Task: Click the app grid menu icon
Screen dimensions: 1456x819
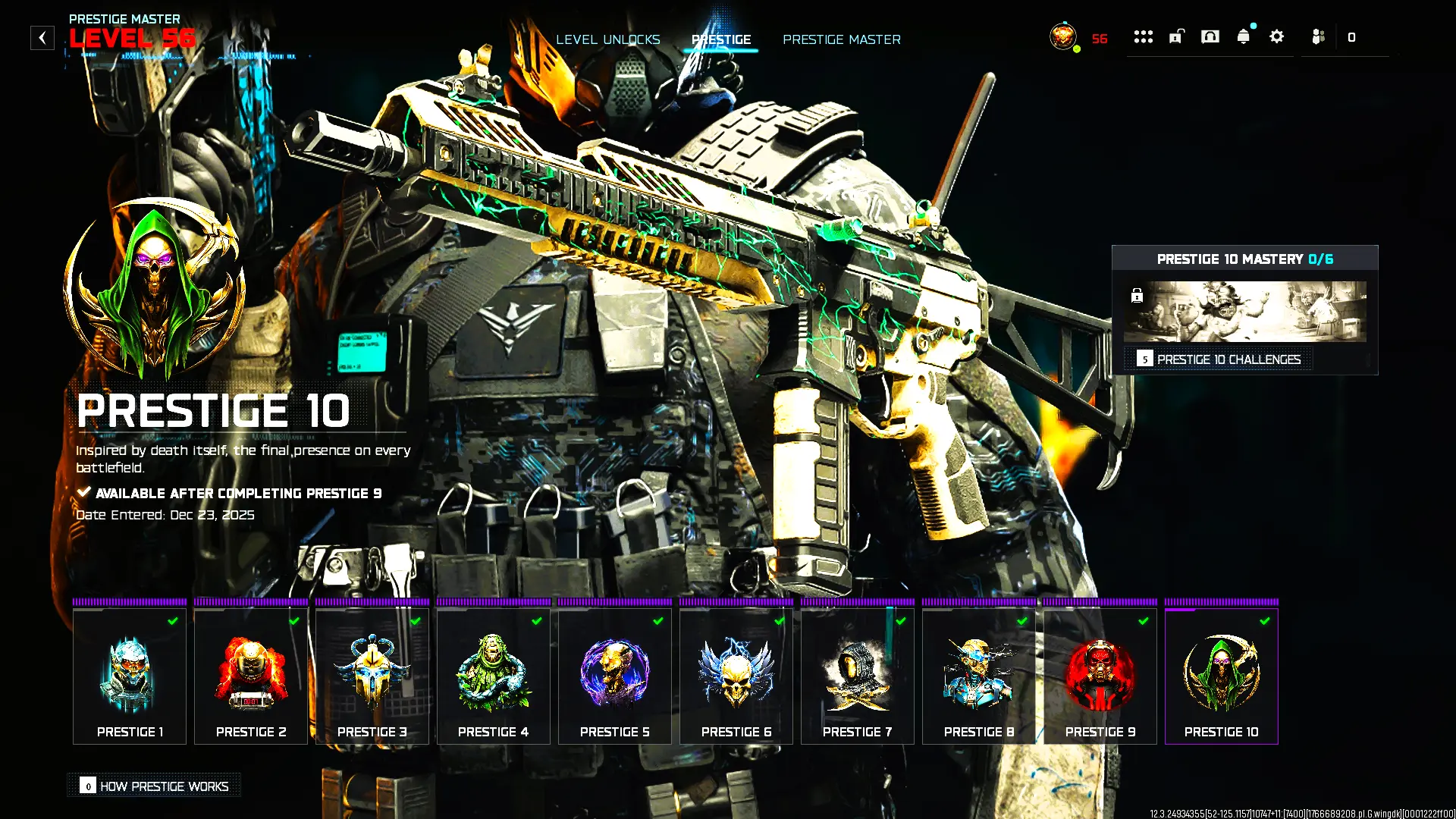Action: tap(1144, 36)
